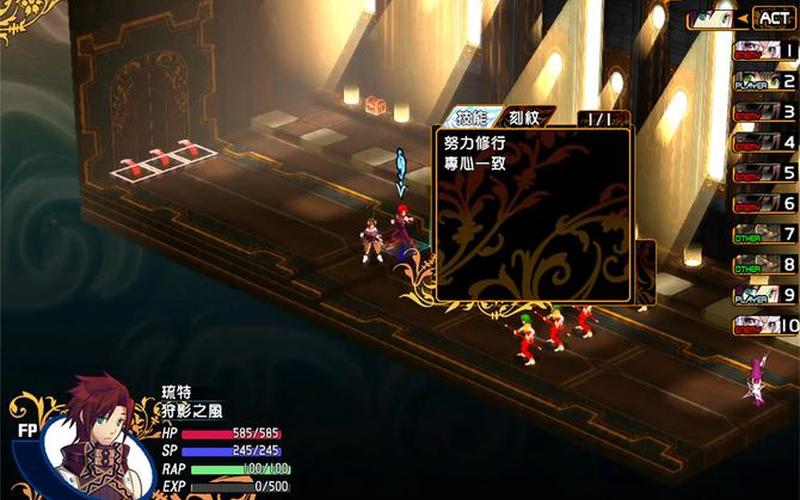Click turn order slot 7 other unit

(x=757, y=234)
